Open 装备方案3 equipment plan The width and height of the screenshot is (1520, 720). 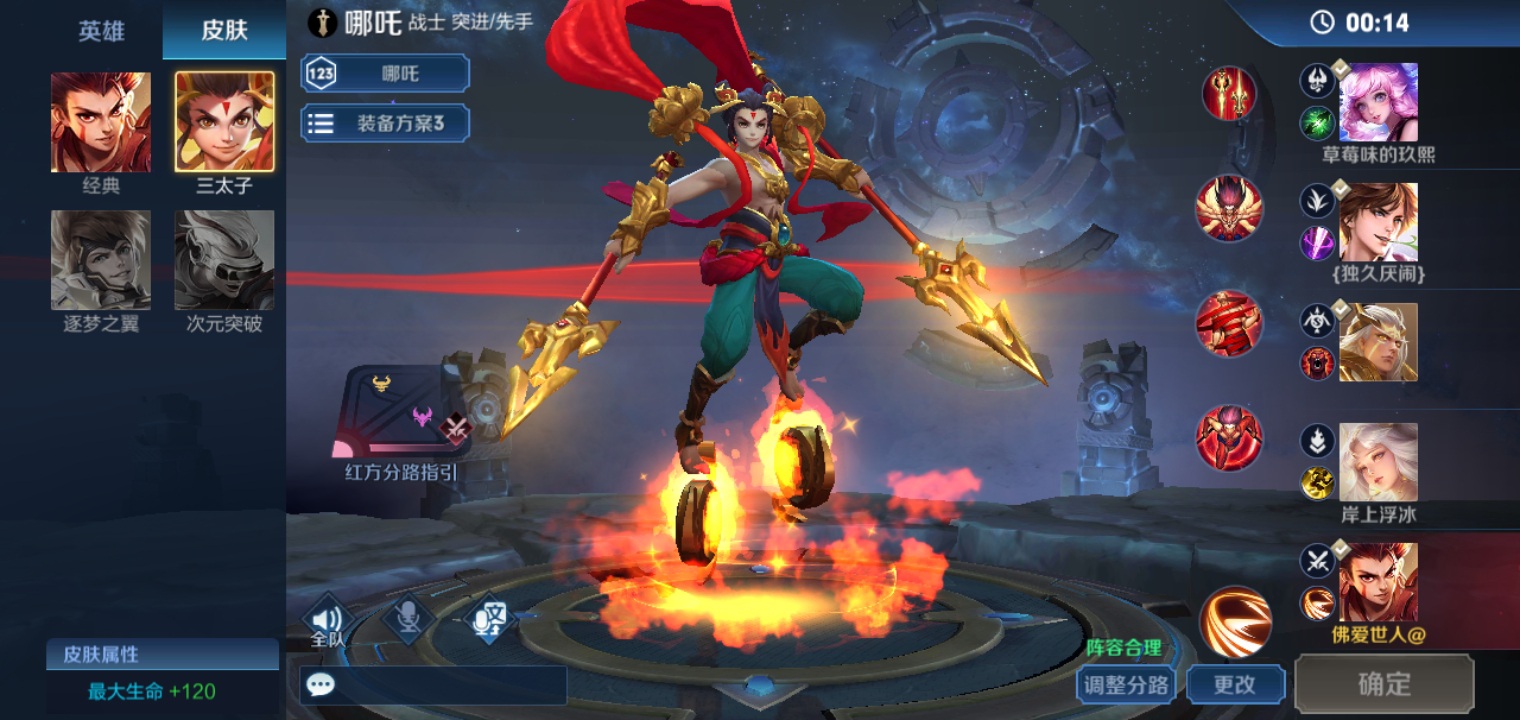coord(385,123)
